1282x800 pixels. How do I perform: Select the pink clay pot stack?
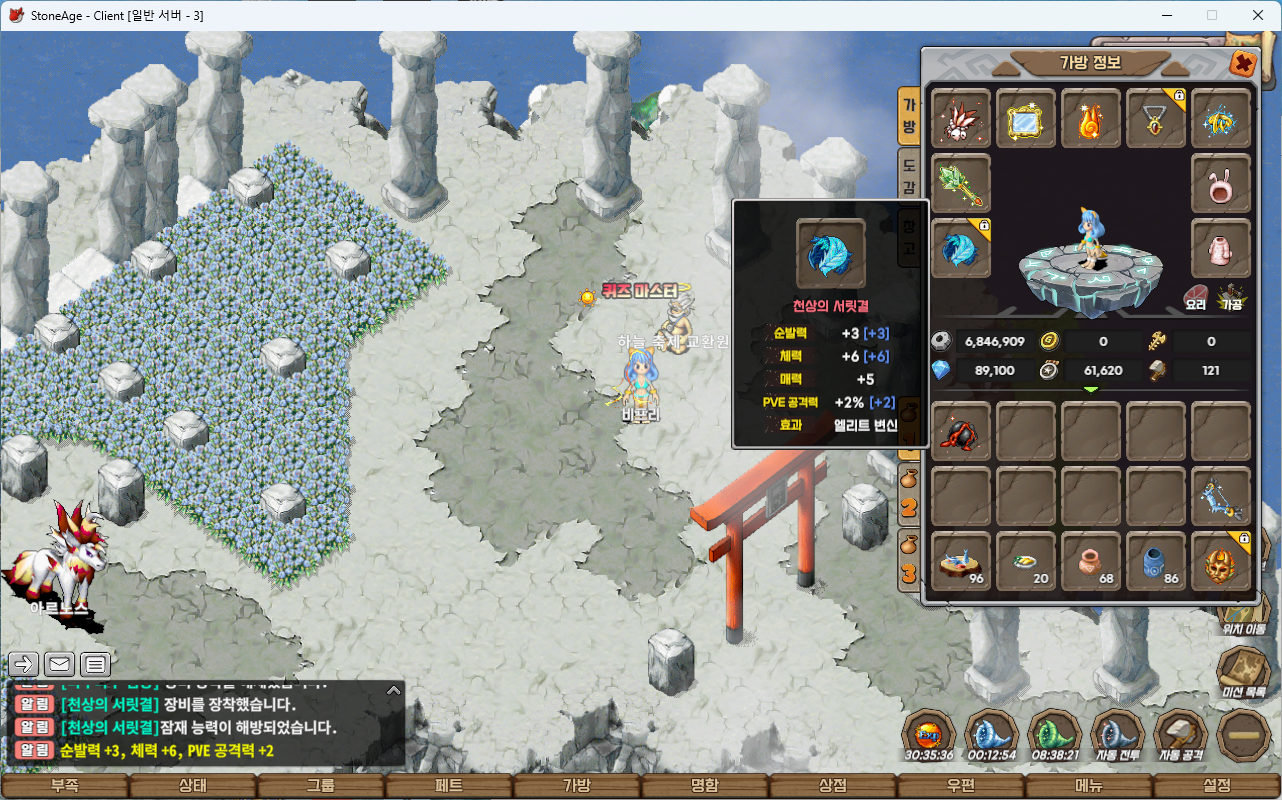[1091, 561]
